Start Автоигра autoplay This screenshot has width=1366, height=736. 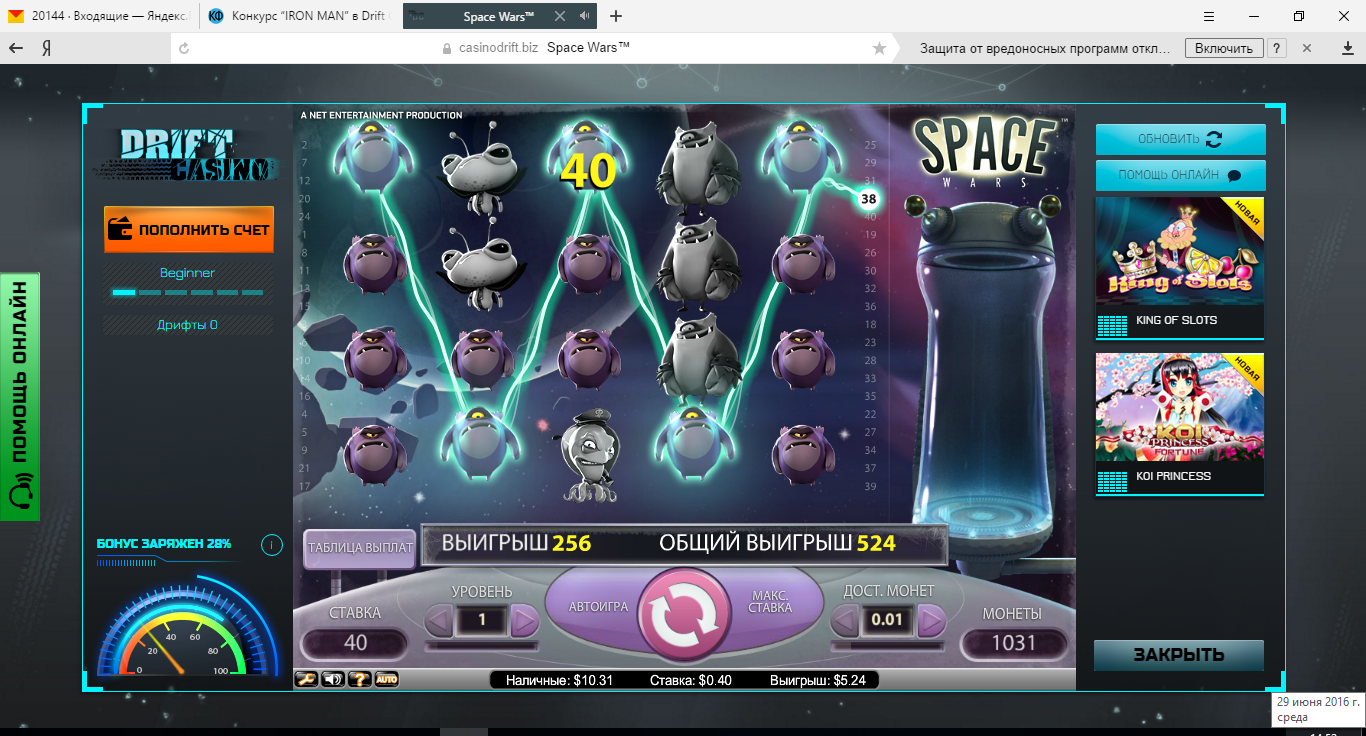tap(598, 606)
